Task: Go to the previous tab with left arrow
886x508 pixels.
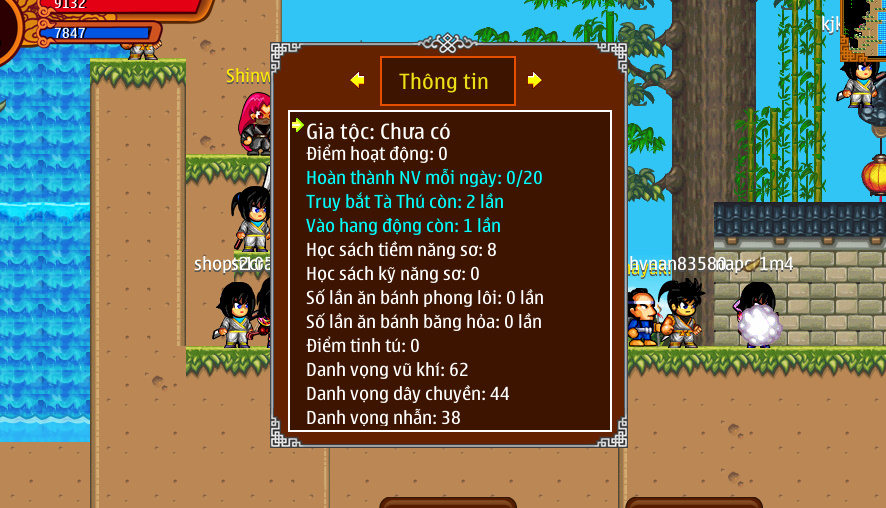Action: (357, 80)
